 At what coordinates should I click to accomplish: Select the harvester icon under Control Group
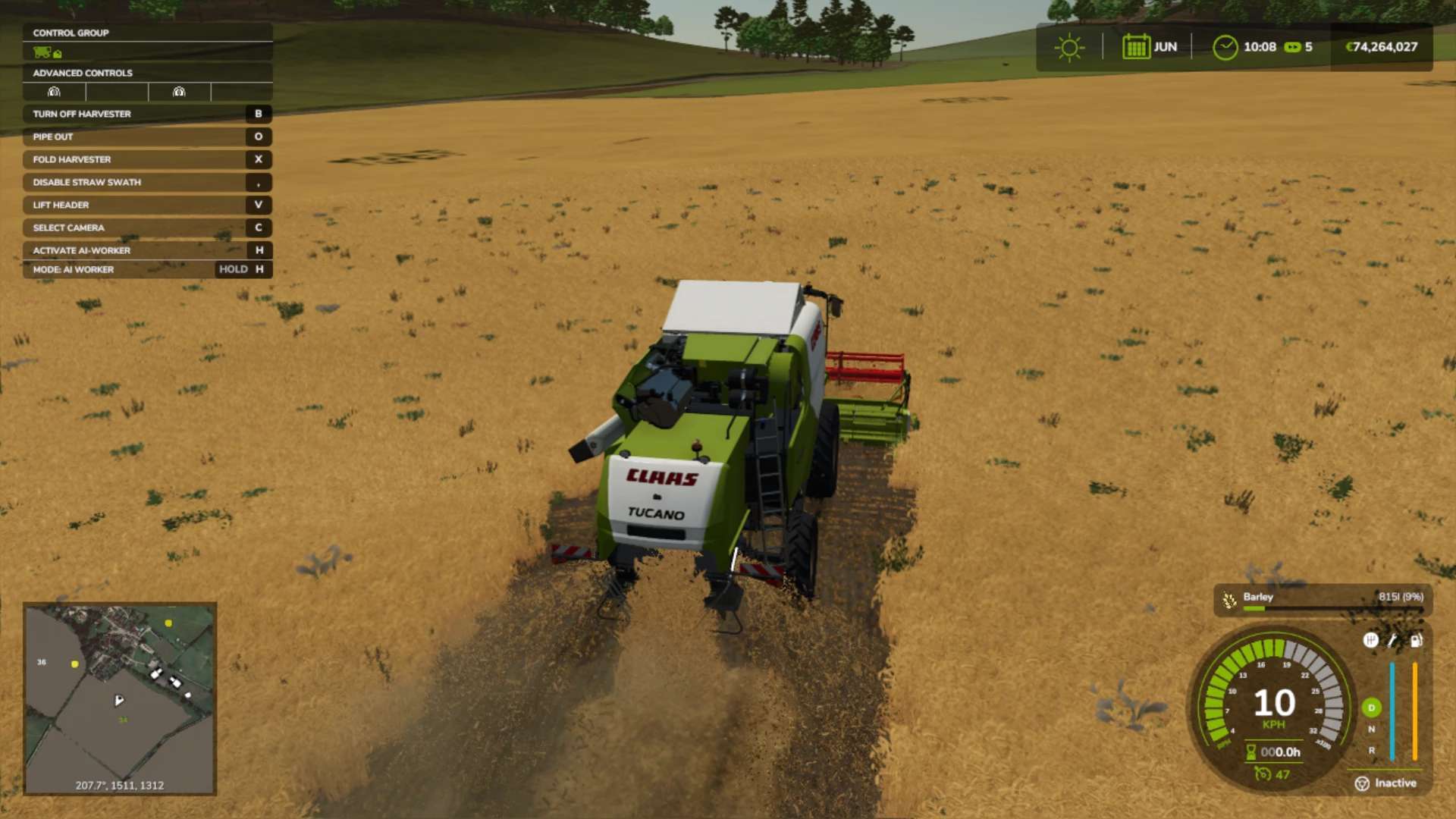(x=43, y=52)
